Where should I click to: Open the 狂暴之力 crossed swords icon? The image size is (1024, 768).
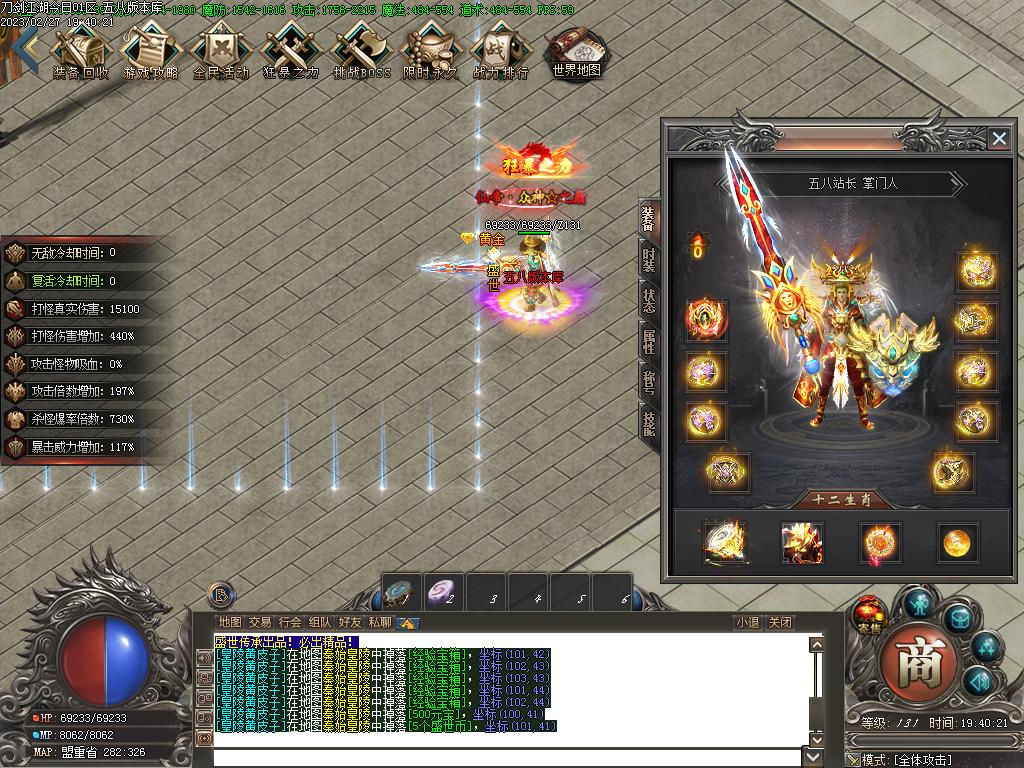tap(290, 50)
